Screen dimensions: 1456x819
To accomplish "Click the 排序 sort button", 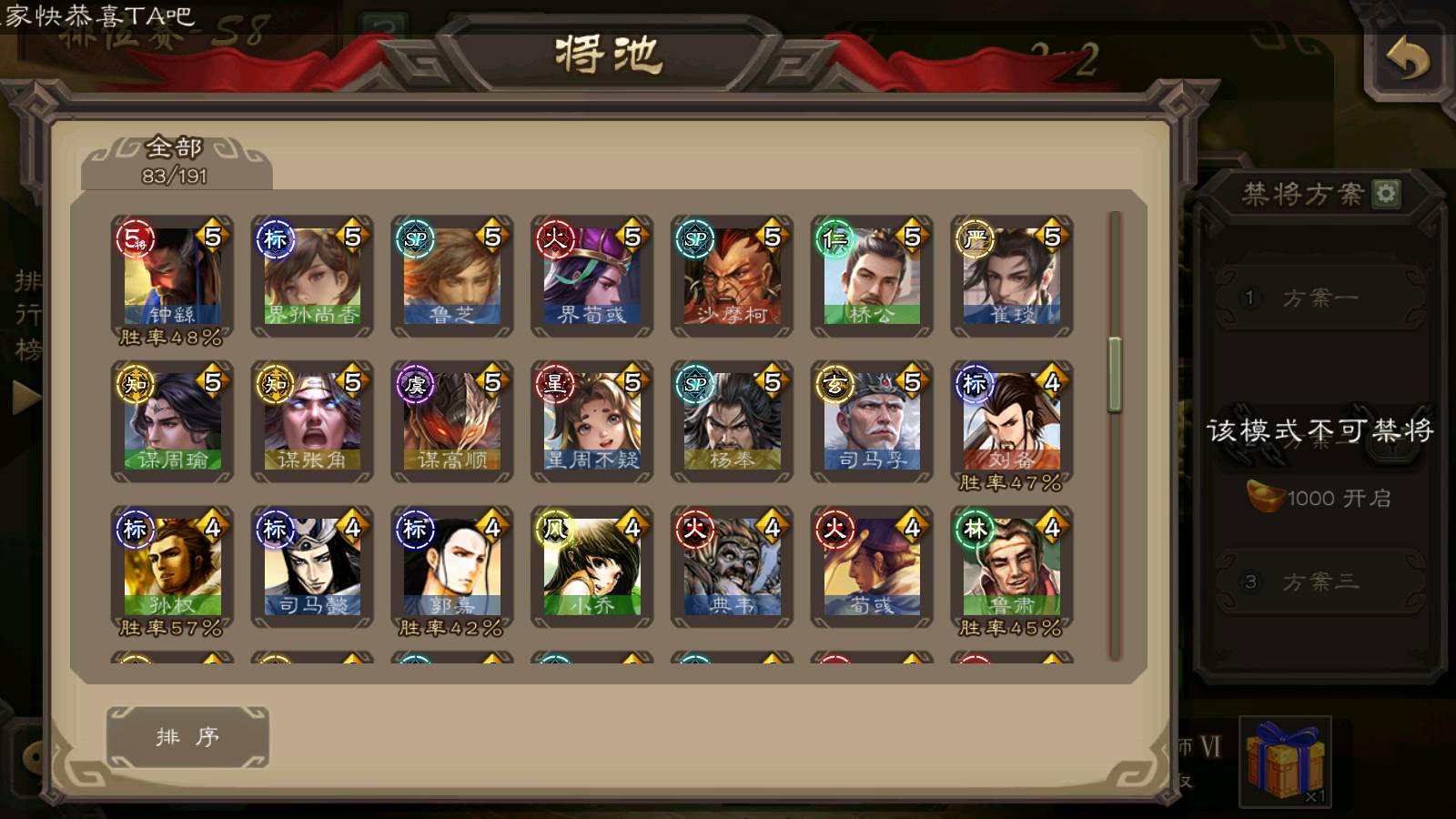I will coord(187,736).
